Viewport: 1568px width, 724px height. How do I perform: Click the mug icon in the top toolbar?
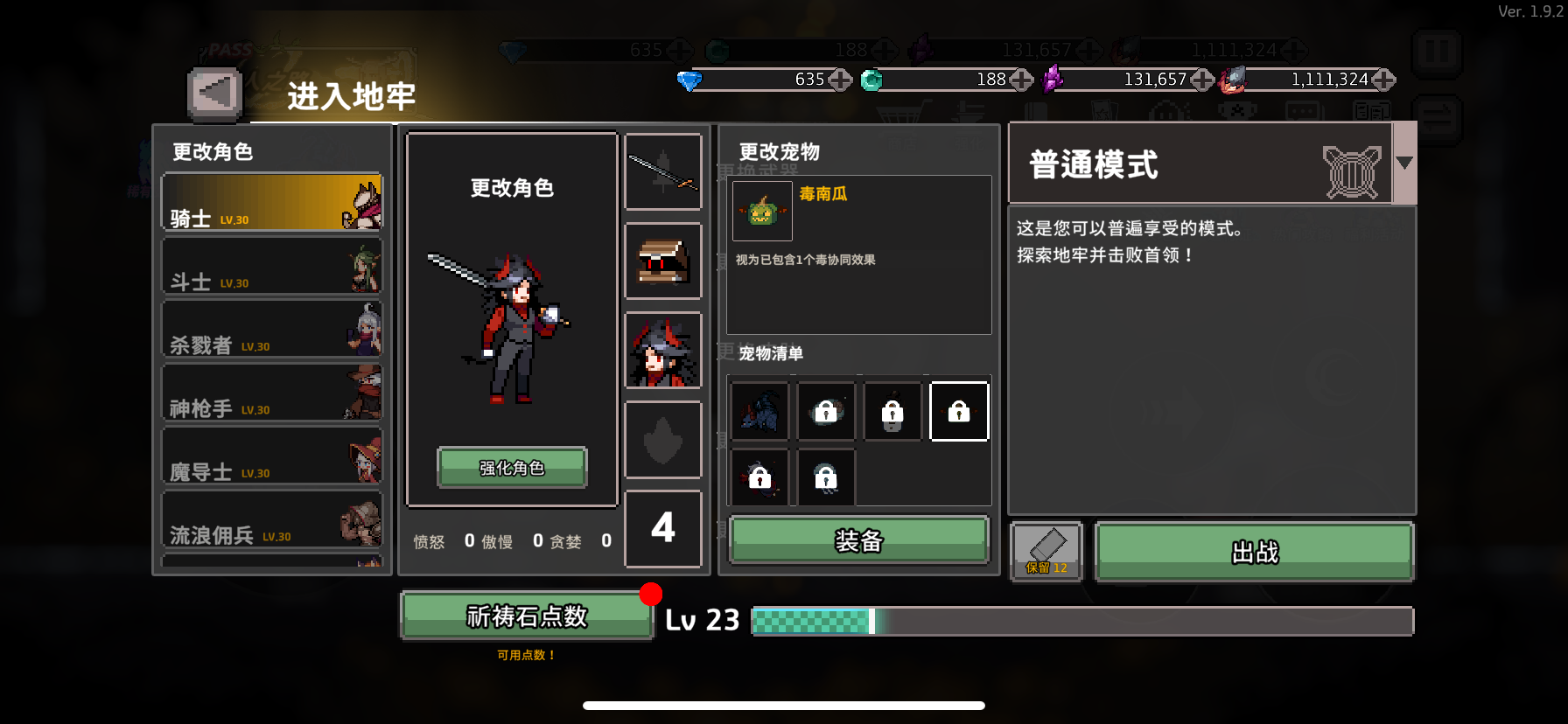pyautogui.click(x=1235, y=112)
